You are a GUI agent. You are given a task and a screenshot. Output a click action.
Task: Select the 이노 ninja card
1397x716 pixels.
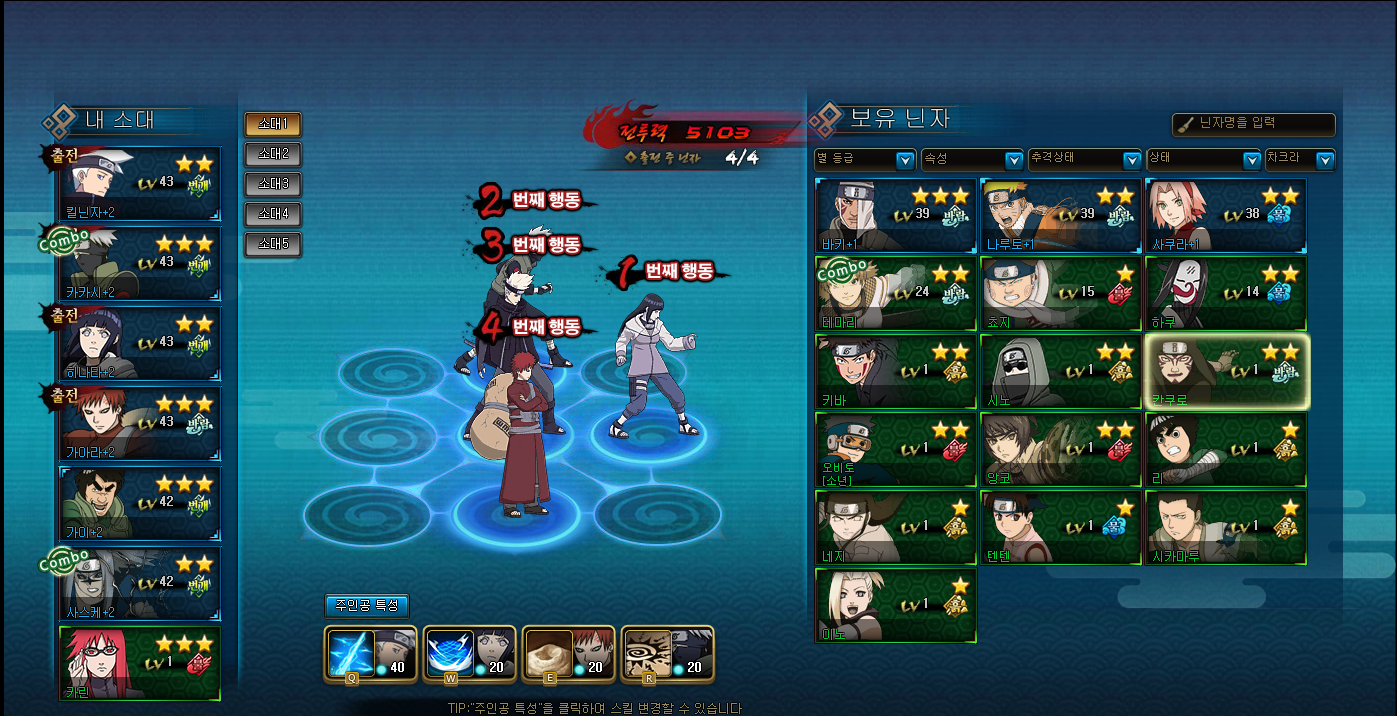point(896,606)
